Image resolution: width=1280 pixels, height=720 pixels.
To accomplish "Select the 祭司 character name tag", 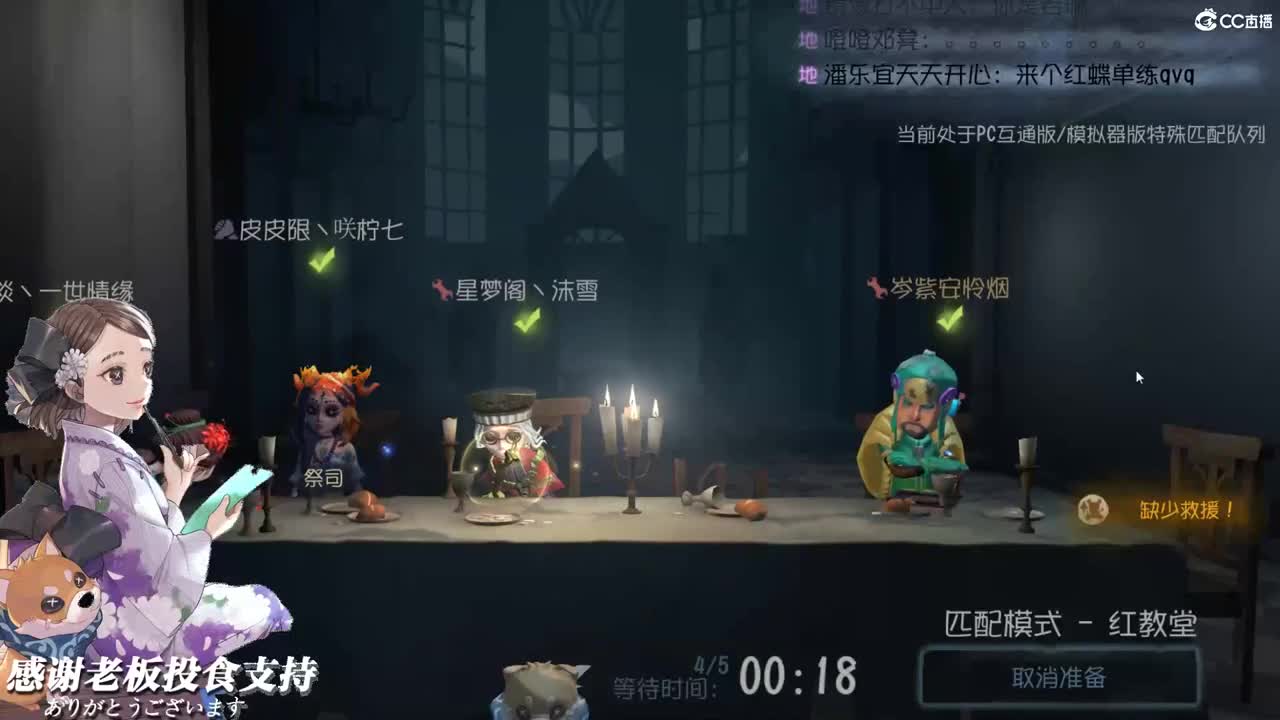I will (x=322, y=480).
